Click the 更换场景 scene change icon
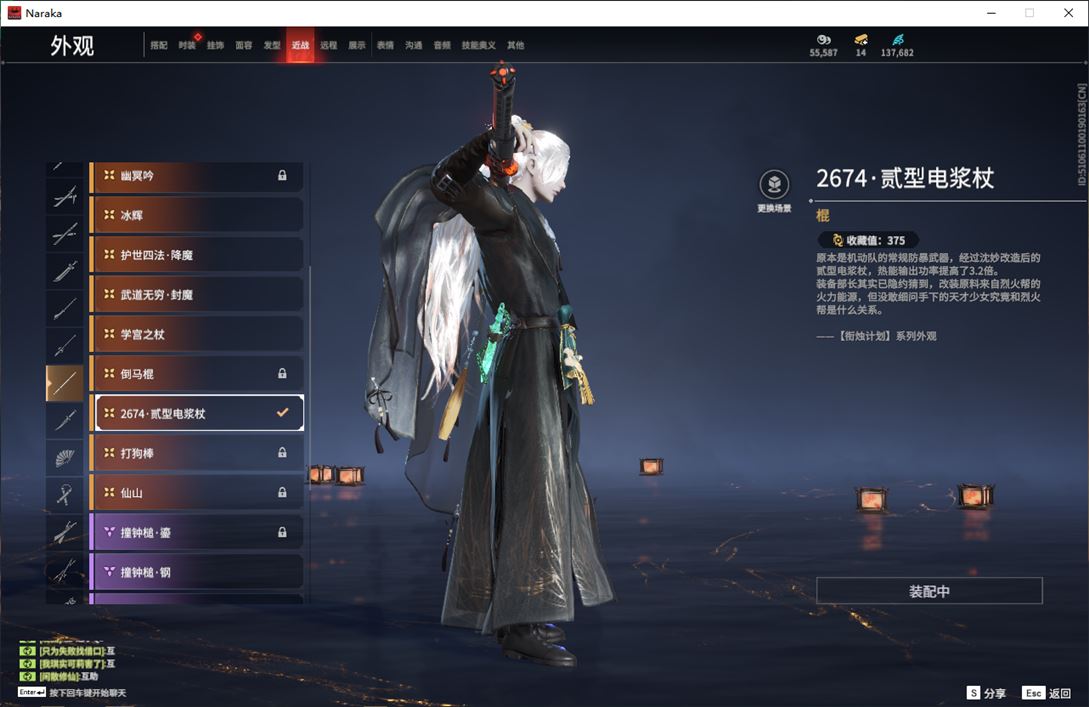 (774, 185)
